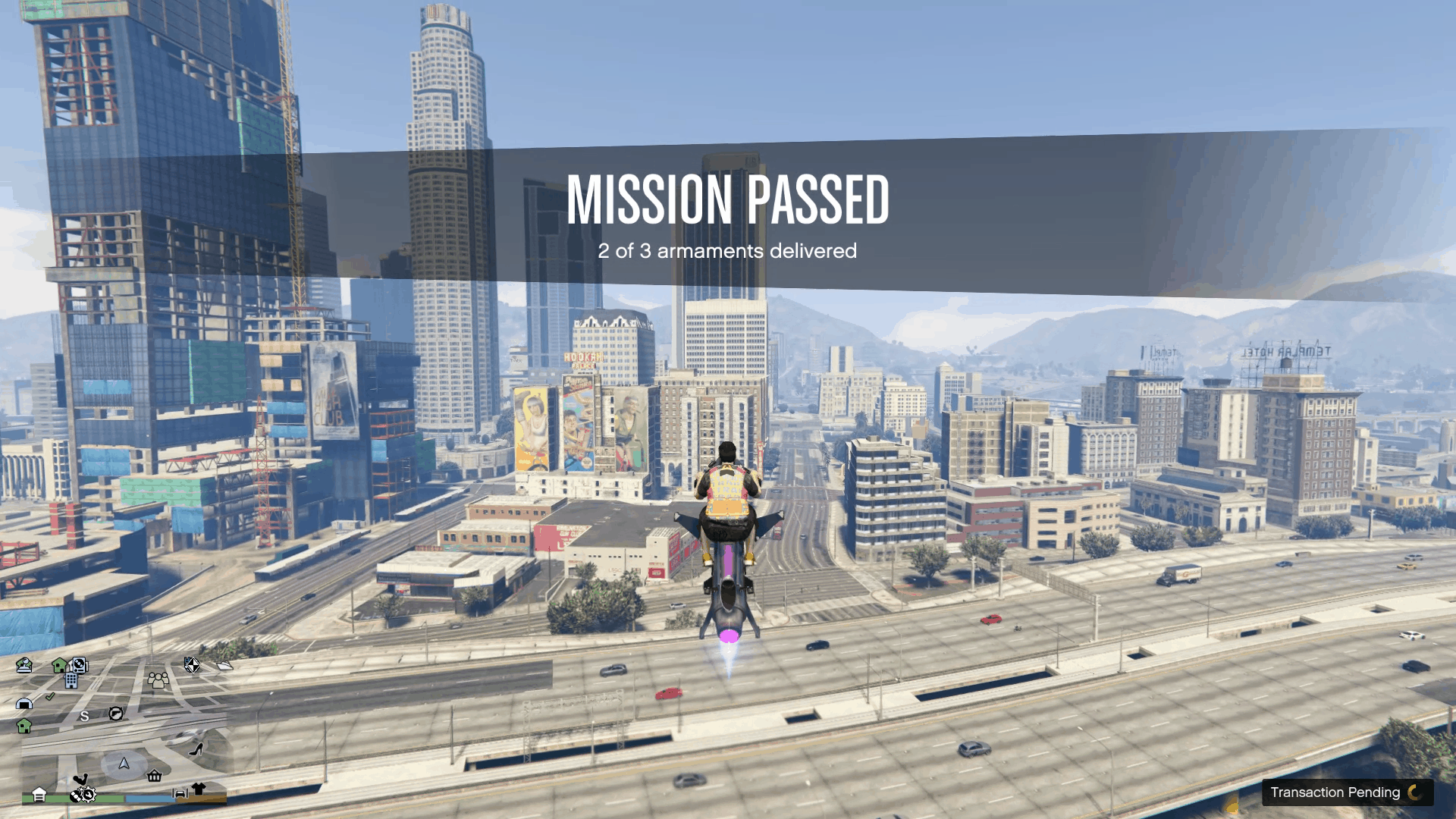
Task: Click the blue armor bar under the minimap
Action: click(x=151, y=797)
